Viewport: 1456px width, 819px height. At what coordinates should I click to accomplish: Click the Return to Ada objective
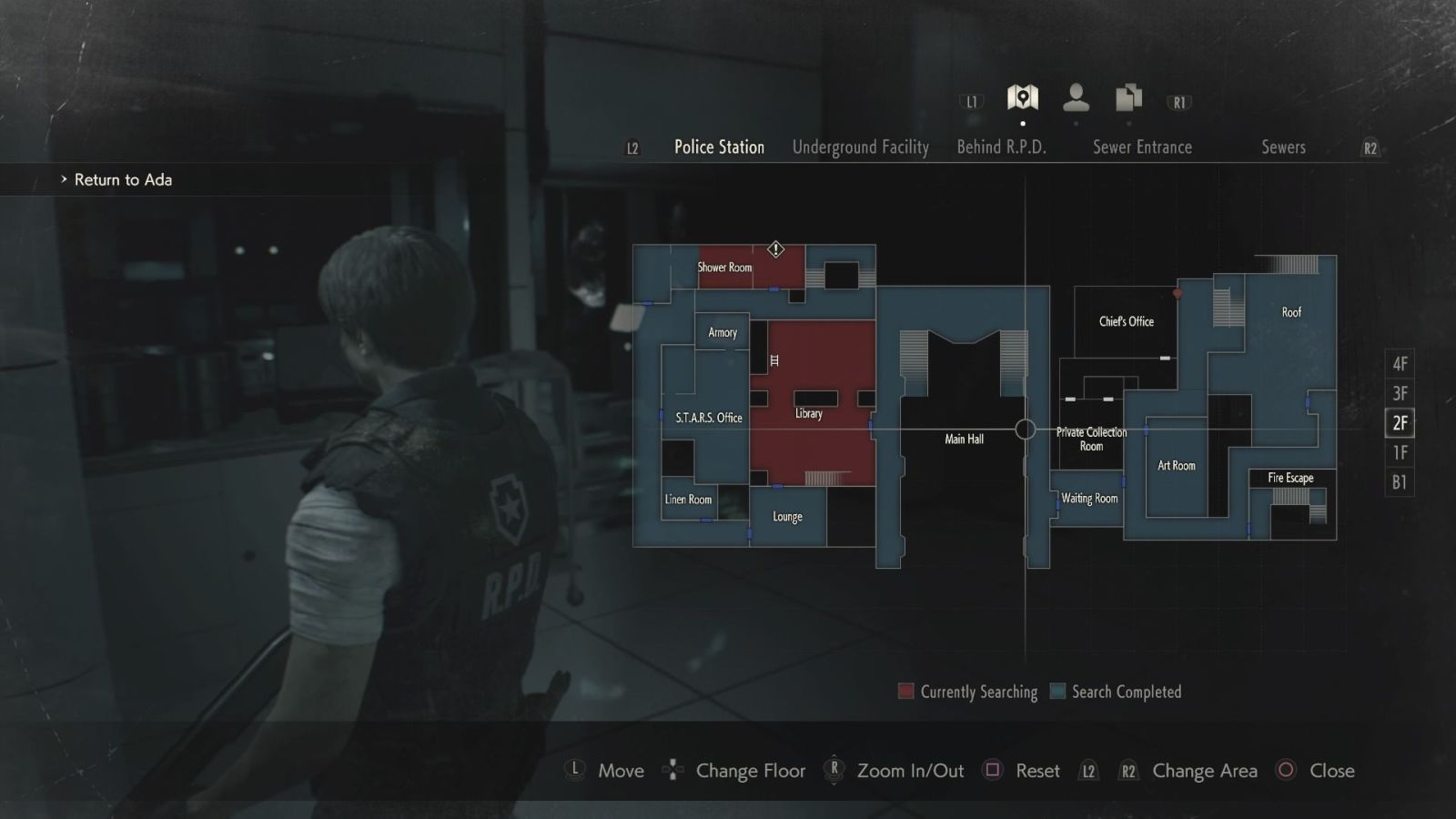click(x=123, y=180)
